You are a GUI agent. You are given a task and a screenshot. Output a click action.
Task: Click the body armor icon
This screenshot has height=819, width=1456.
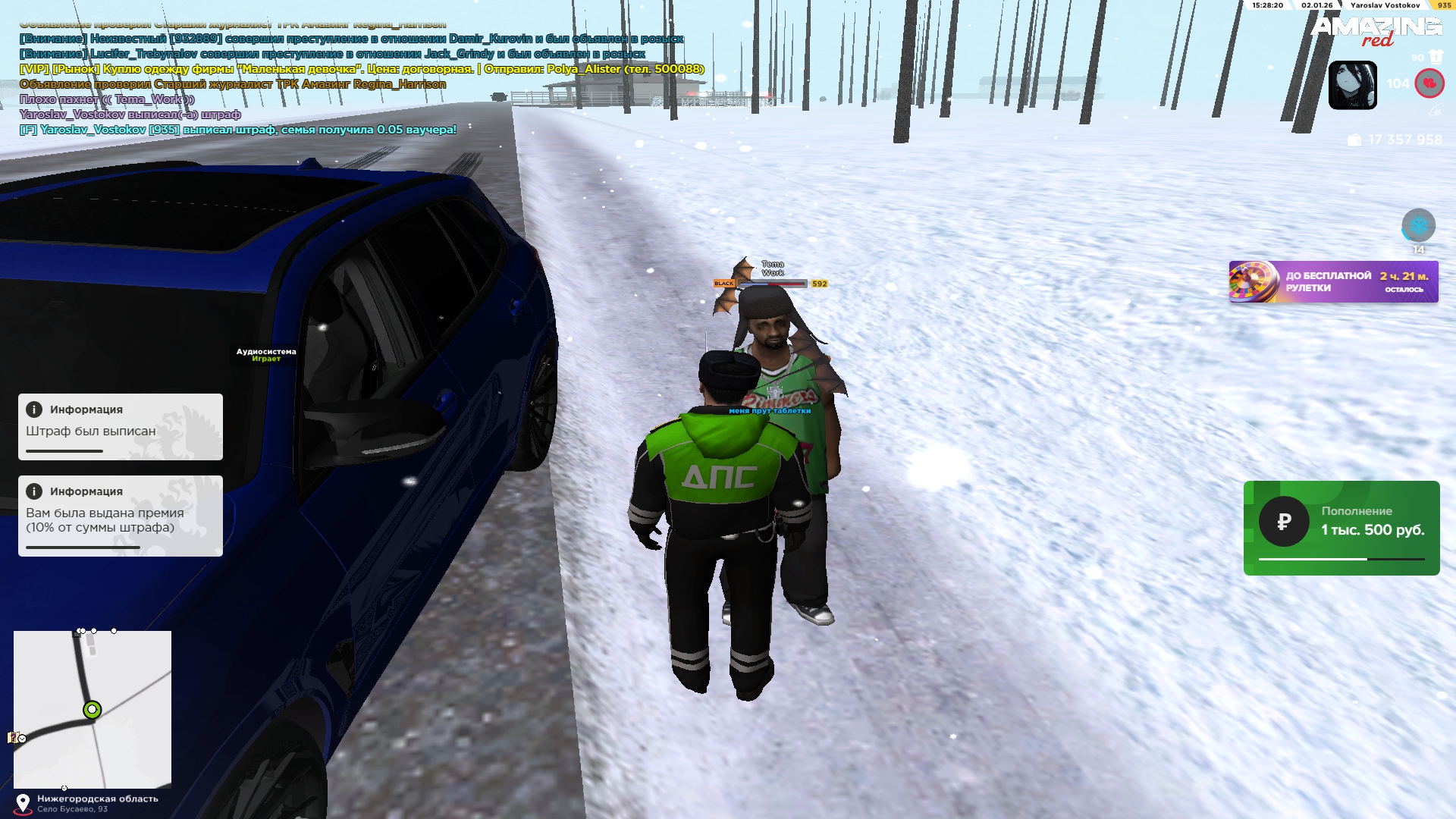coord(1436,57)
